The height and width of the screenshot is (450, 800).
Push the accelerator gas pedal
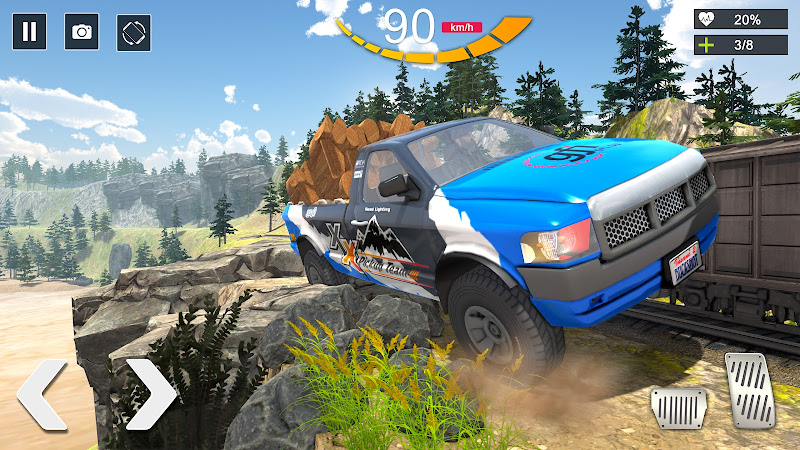[x=747, y=390]
